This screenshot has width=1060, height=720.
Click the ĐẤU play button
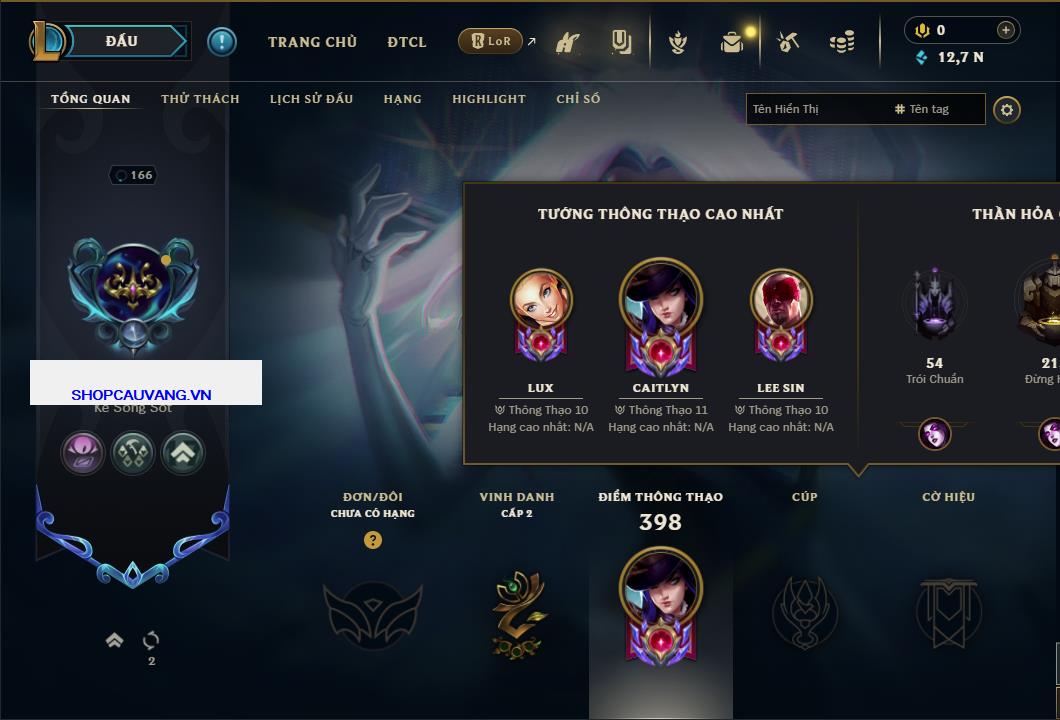(122, 41)
